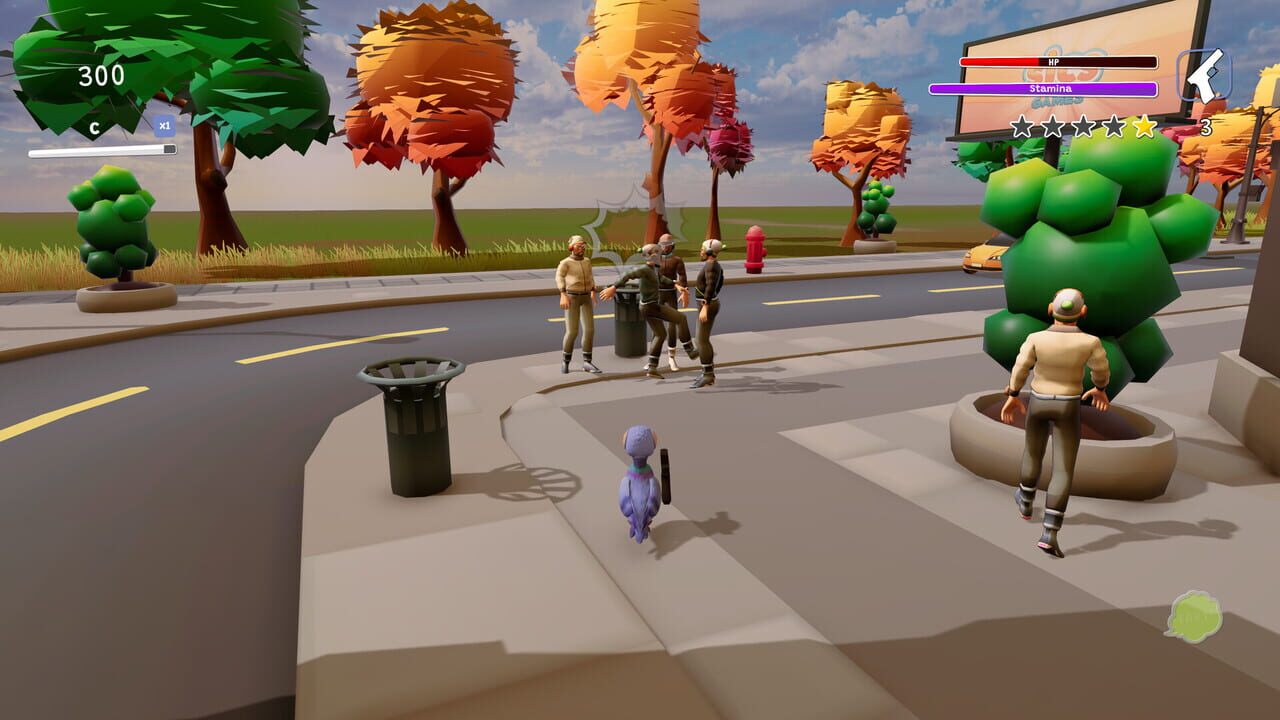
Task: Toggle the x1 multiplier badge
Action: pyautogui.click(x=164, y=126)
